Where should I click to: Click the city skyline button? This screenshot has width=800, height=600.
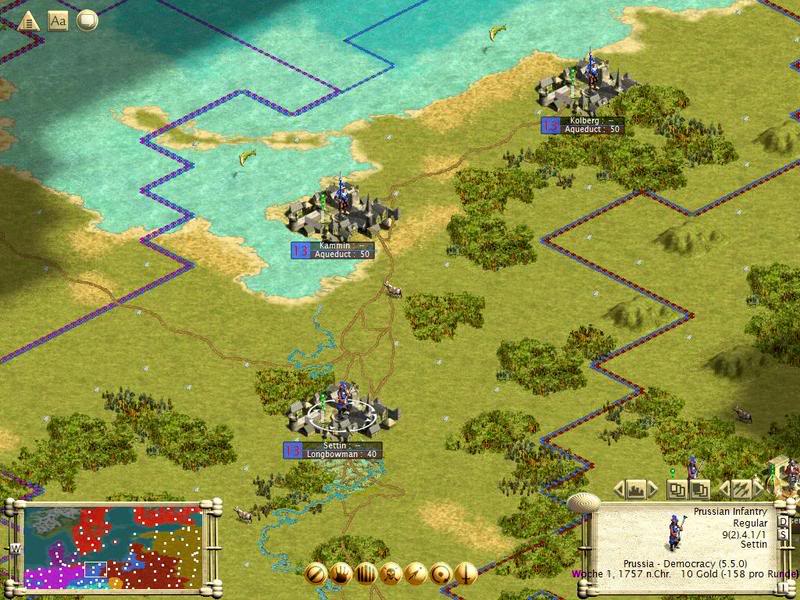pos(635,489)
